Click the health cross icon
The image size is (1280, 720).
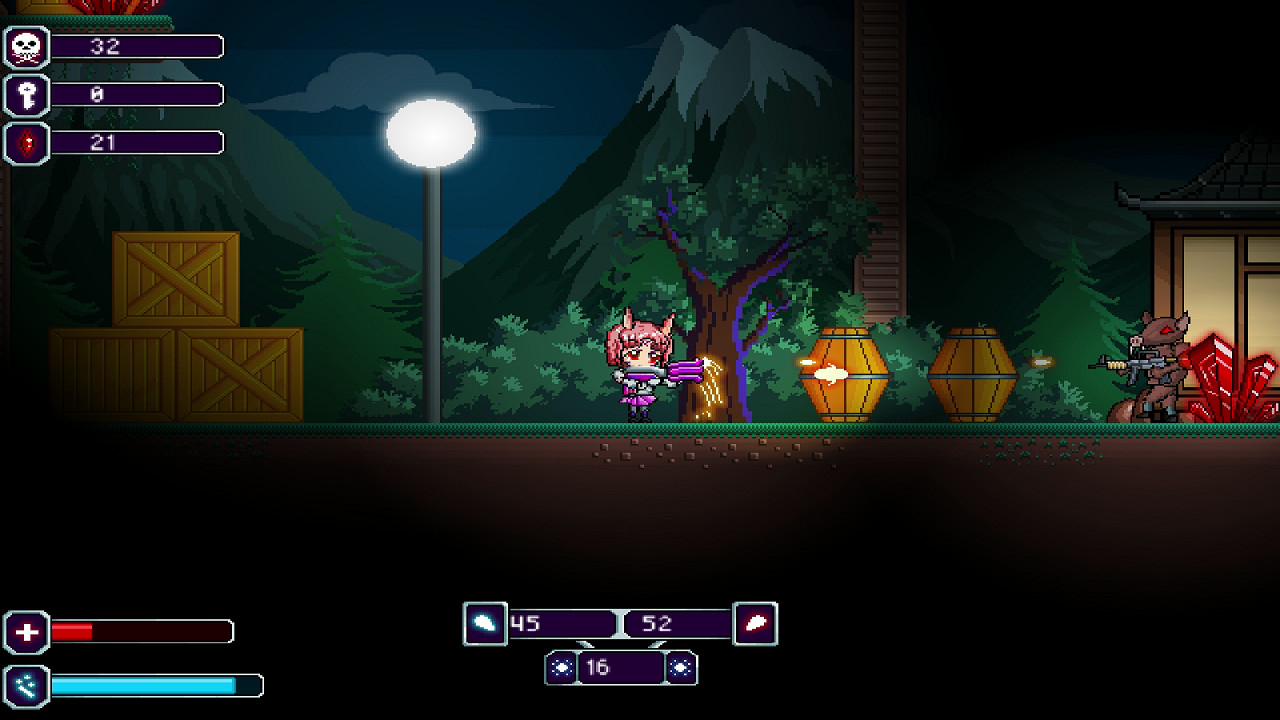(27, 632)
